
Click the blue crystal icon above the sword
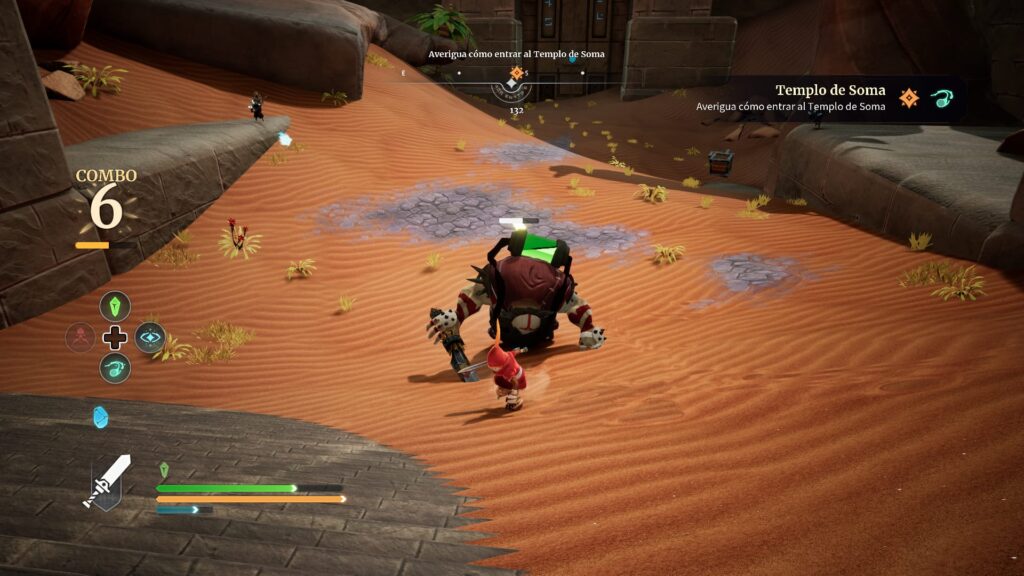click(x=100, y=417)
